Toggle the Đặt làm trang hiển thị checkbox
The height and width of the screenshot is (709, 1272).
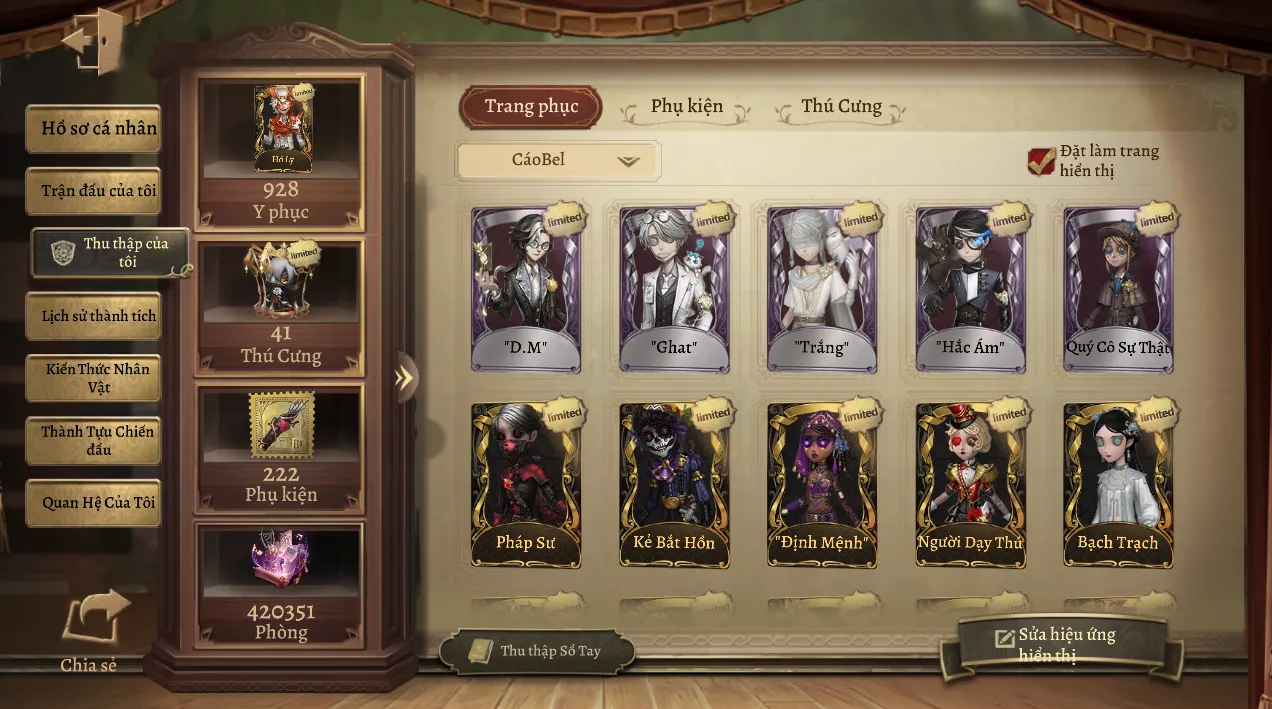click(1041, 161)
